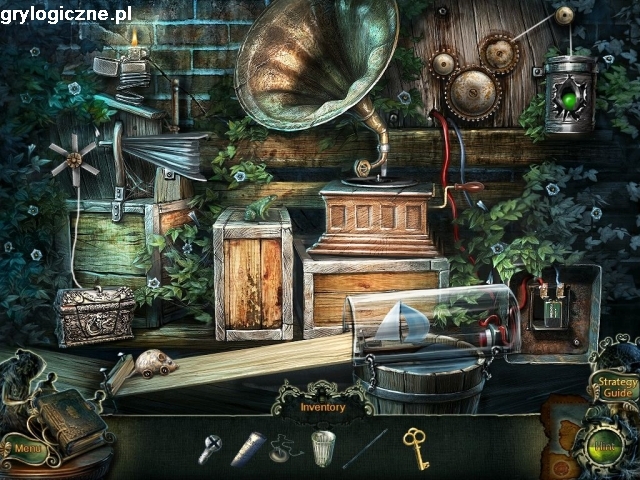Click the Inventory label tab
Image resolution: width=640 pixels, height=480 pixels.
coord(321,407)
